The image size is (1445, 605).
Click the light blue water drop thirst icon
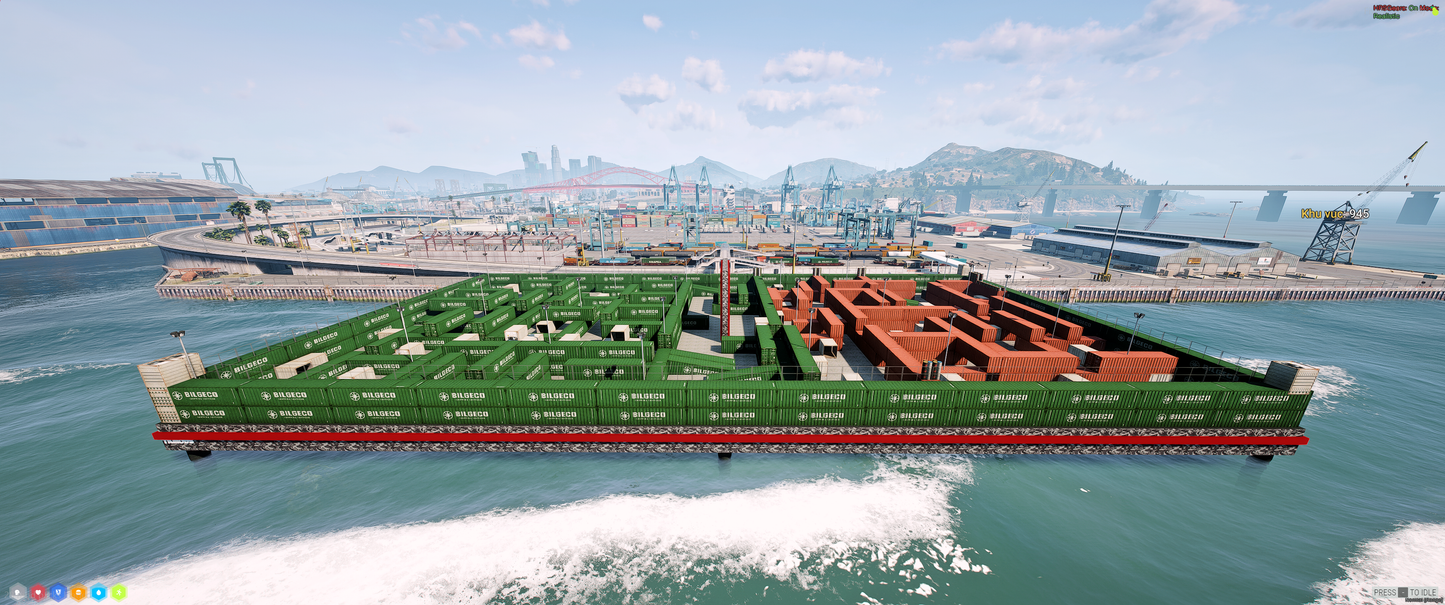pos(98,592)
